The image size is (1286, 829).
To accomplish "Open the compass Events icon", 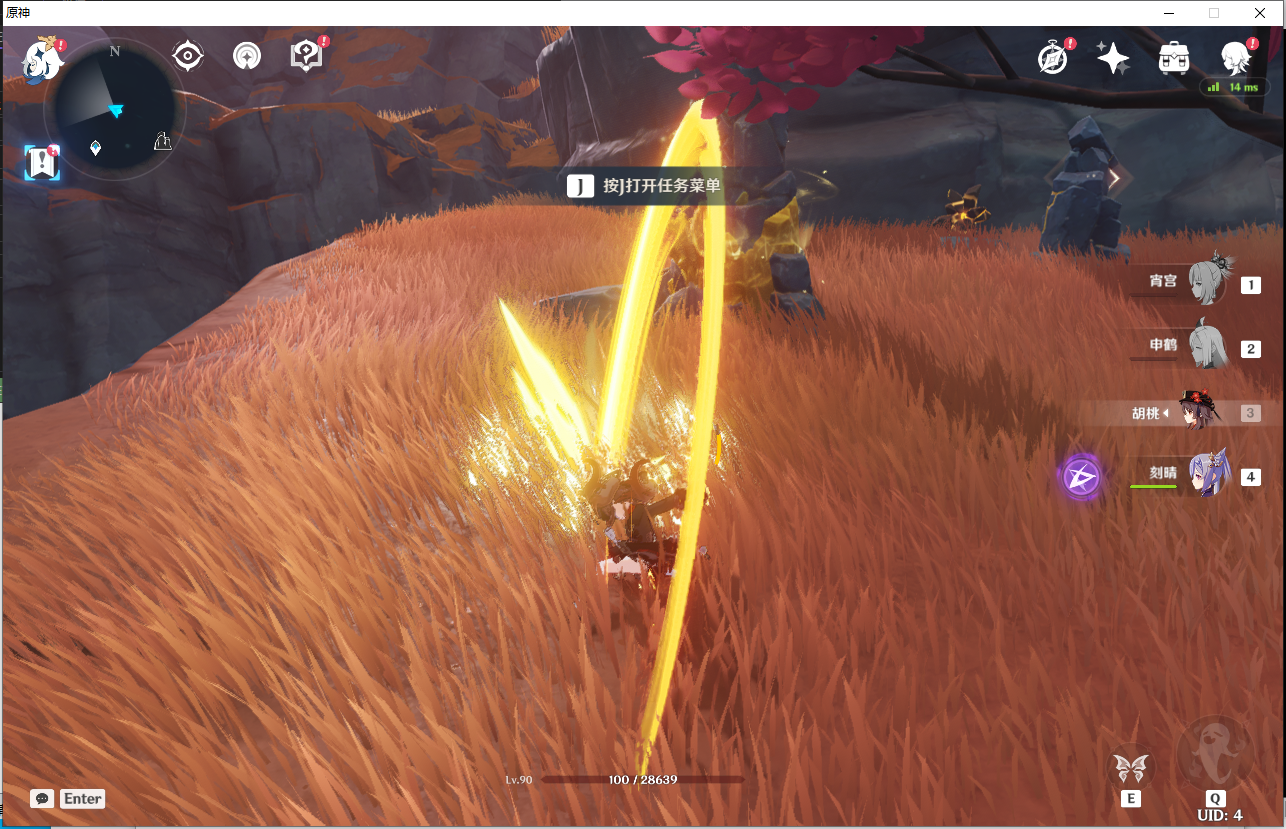I will (1052, 58).
